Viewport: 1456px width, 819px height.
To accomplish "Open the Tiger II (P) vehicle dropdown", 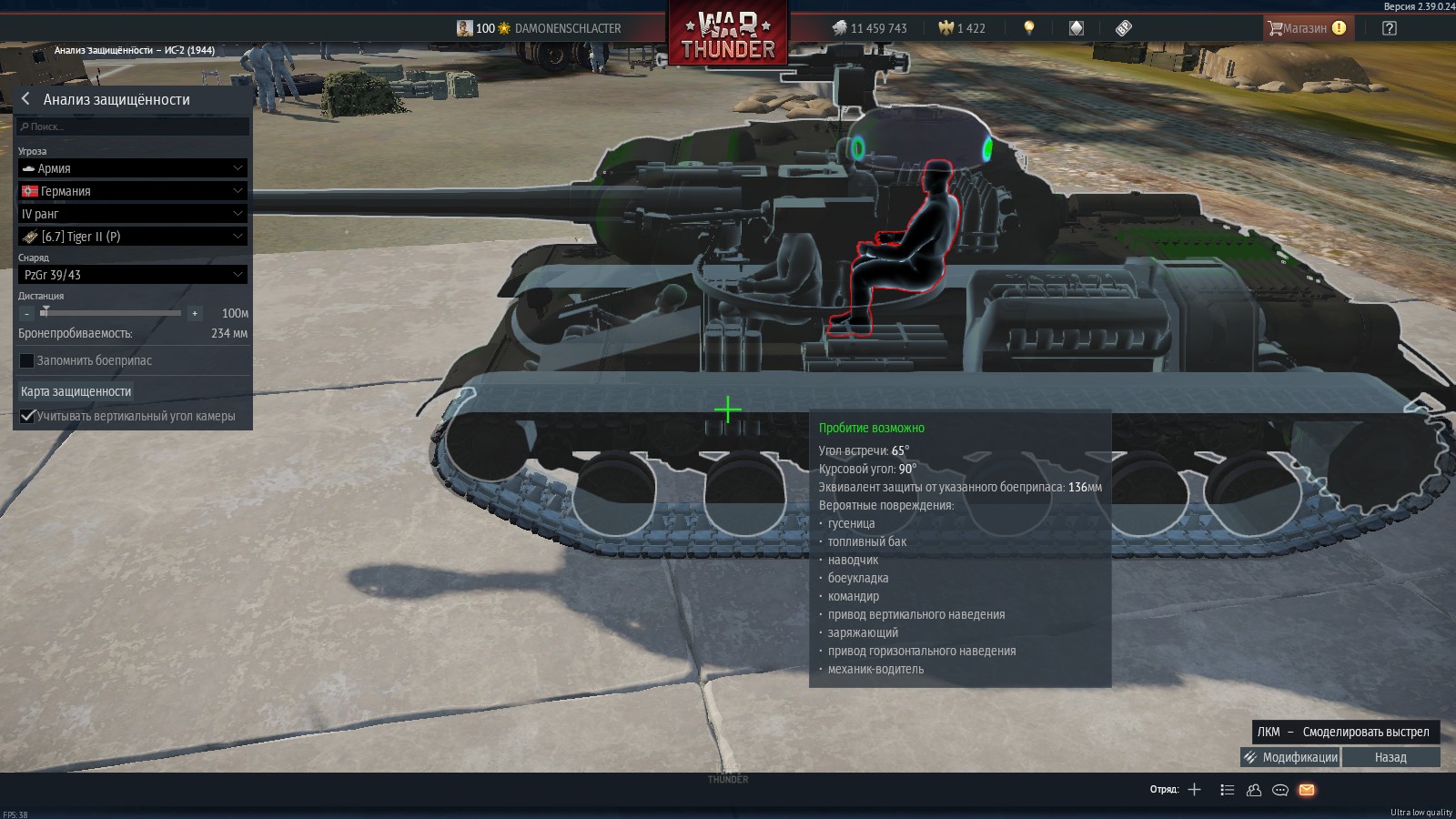I will [x=133, y=237].
